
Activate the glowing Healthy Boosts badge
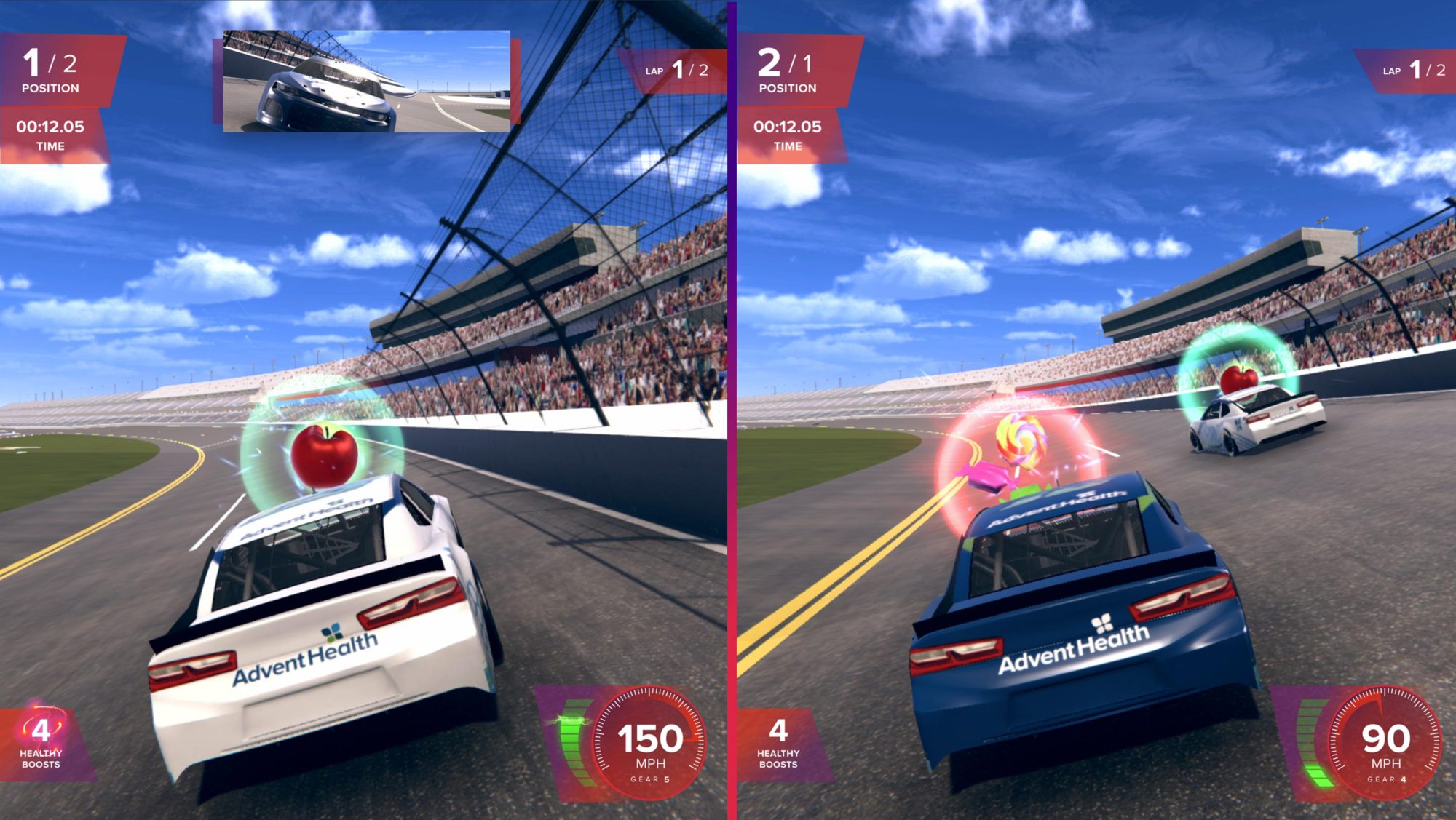[41, 741]
